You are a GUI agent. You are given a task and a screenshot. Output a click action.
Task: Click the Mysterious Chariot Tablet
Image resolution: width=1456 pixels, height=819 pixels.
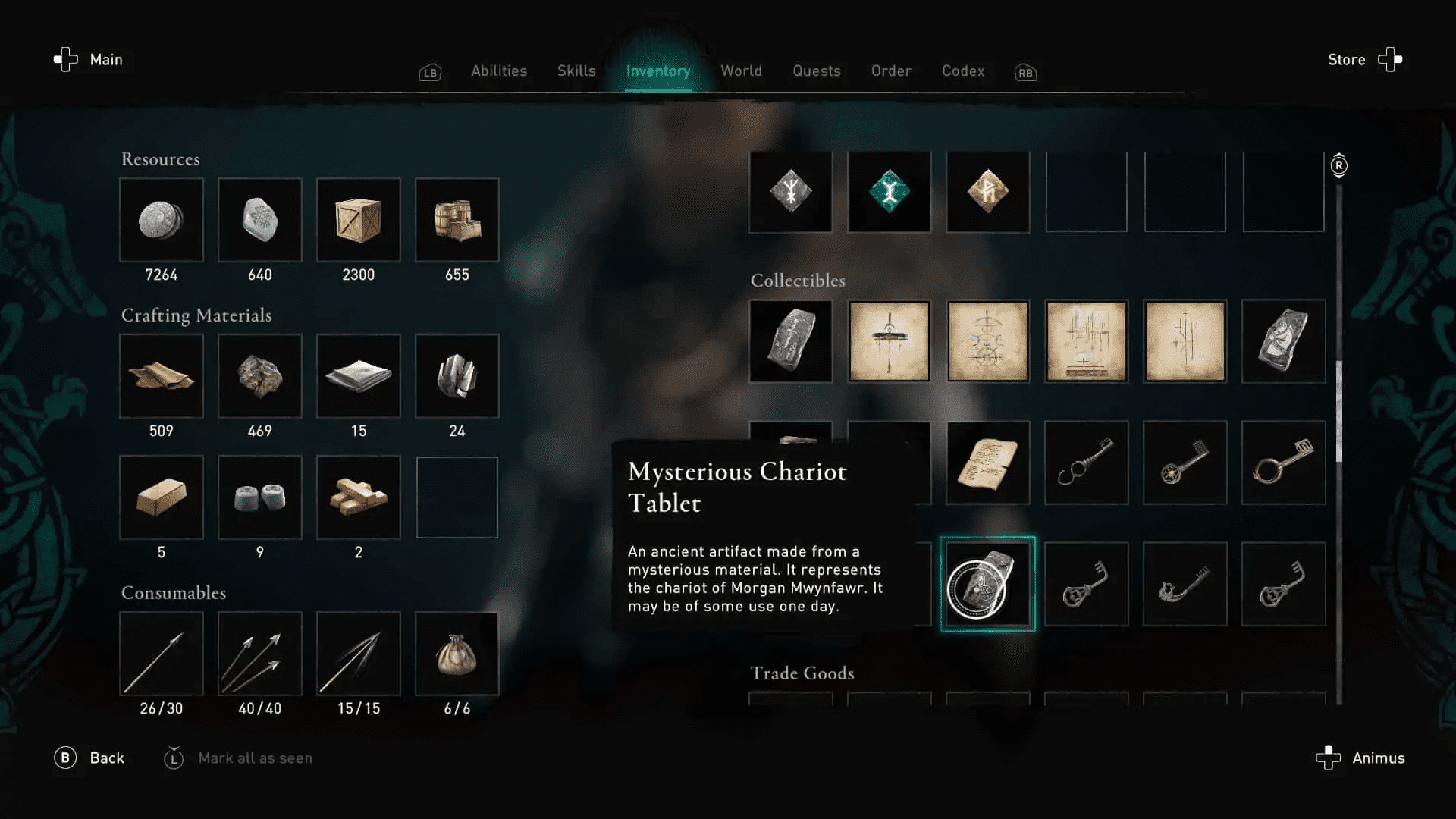coord(986,584)
